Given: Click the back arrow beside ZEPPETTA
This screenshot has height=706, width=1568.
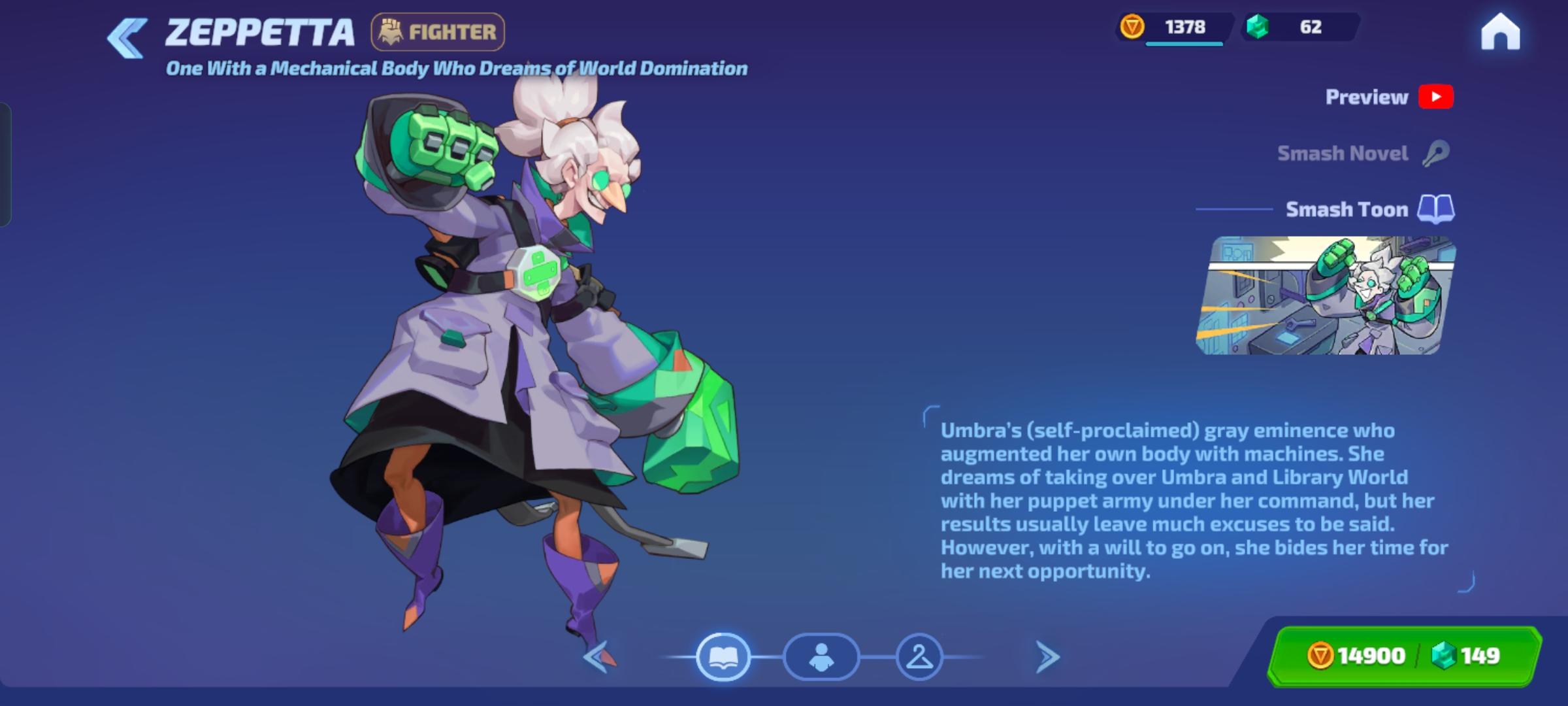Looking at the screenshot, I should click(x=128, y=37).
